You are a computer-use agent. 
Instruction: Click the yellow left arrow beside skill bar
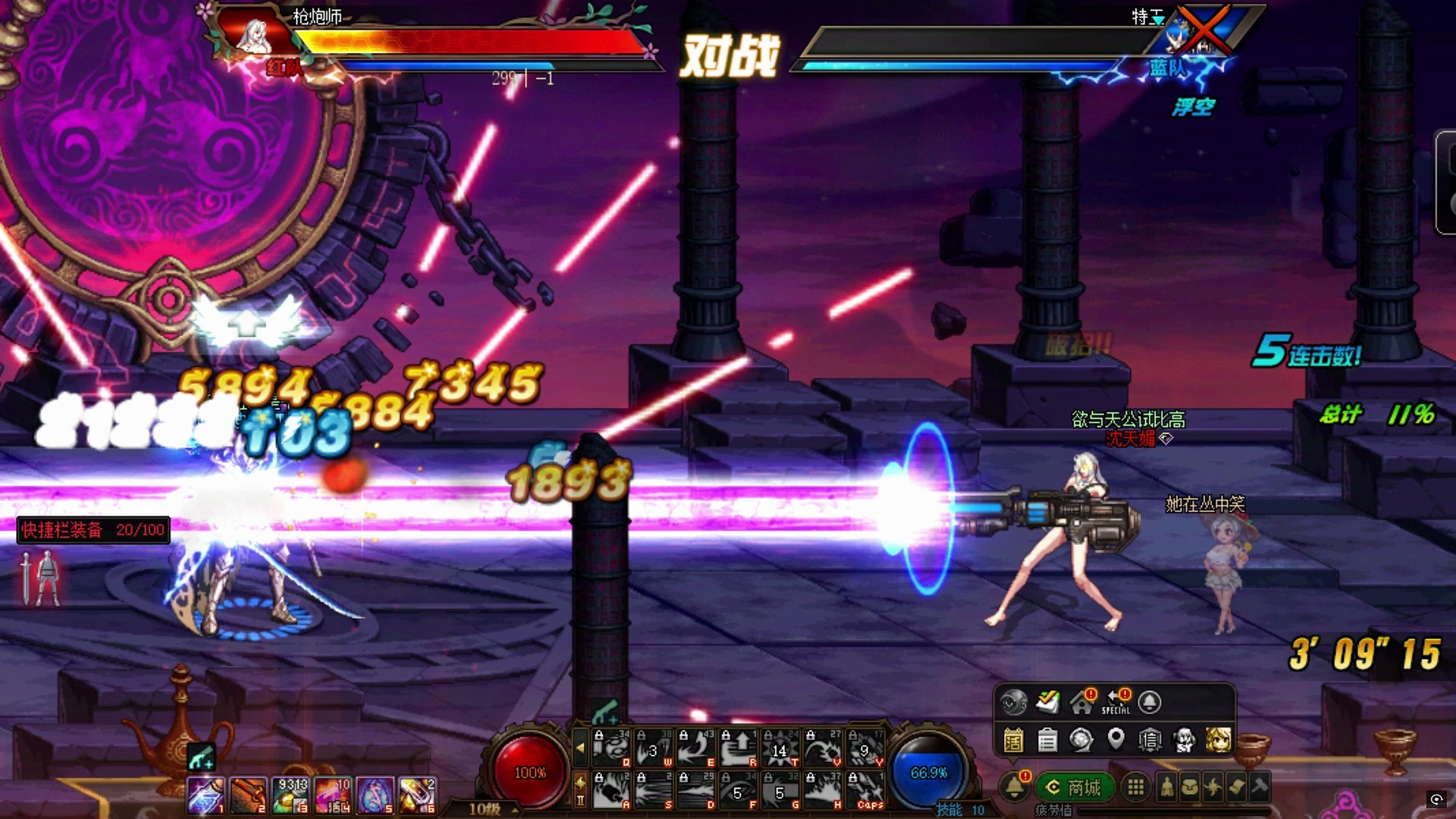click(580, 747)
